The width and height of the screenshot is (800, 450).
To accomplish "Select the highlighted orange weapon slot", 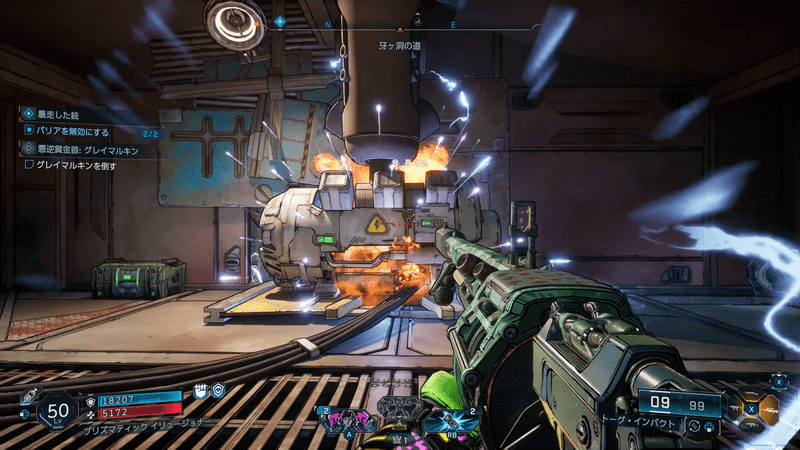I will tap(769, 409).
